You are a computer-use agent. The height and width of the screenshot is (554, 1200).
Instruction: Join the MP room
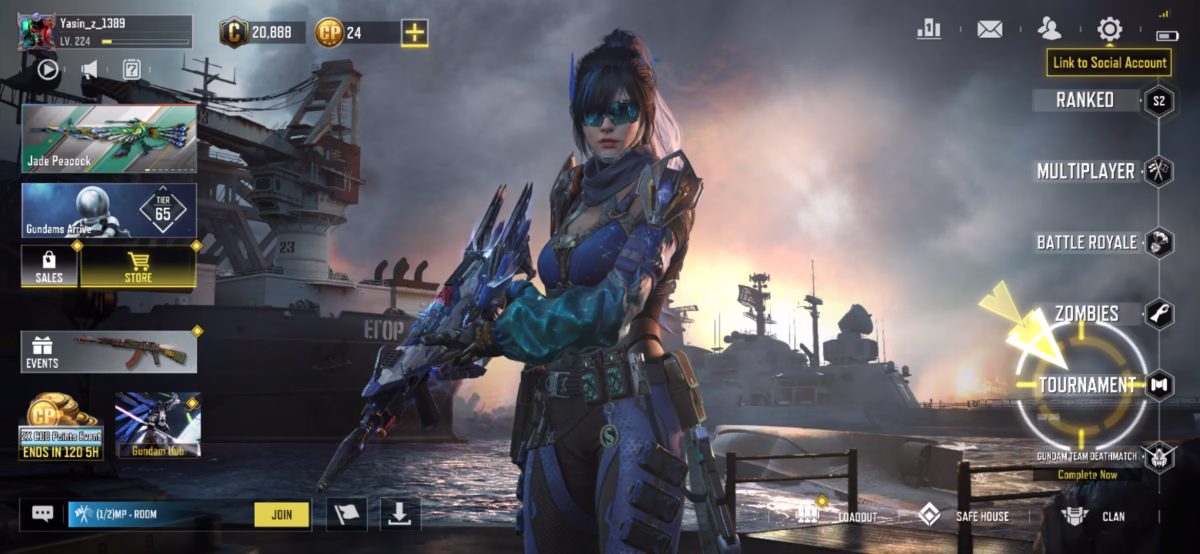(x=281, y=515)
